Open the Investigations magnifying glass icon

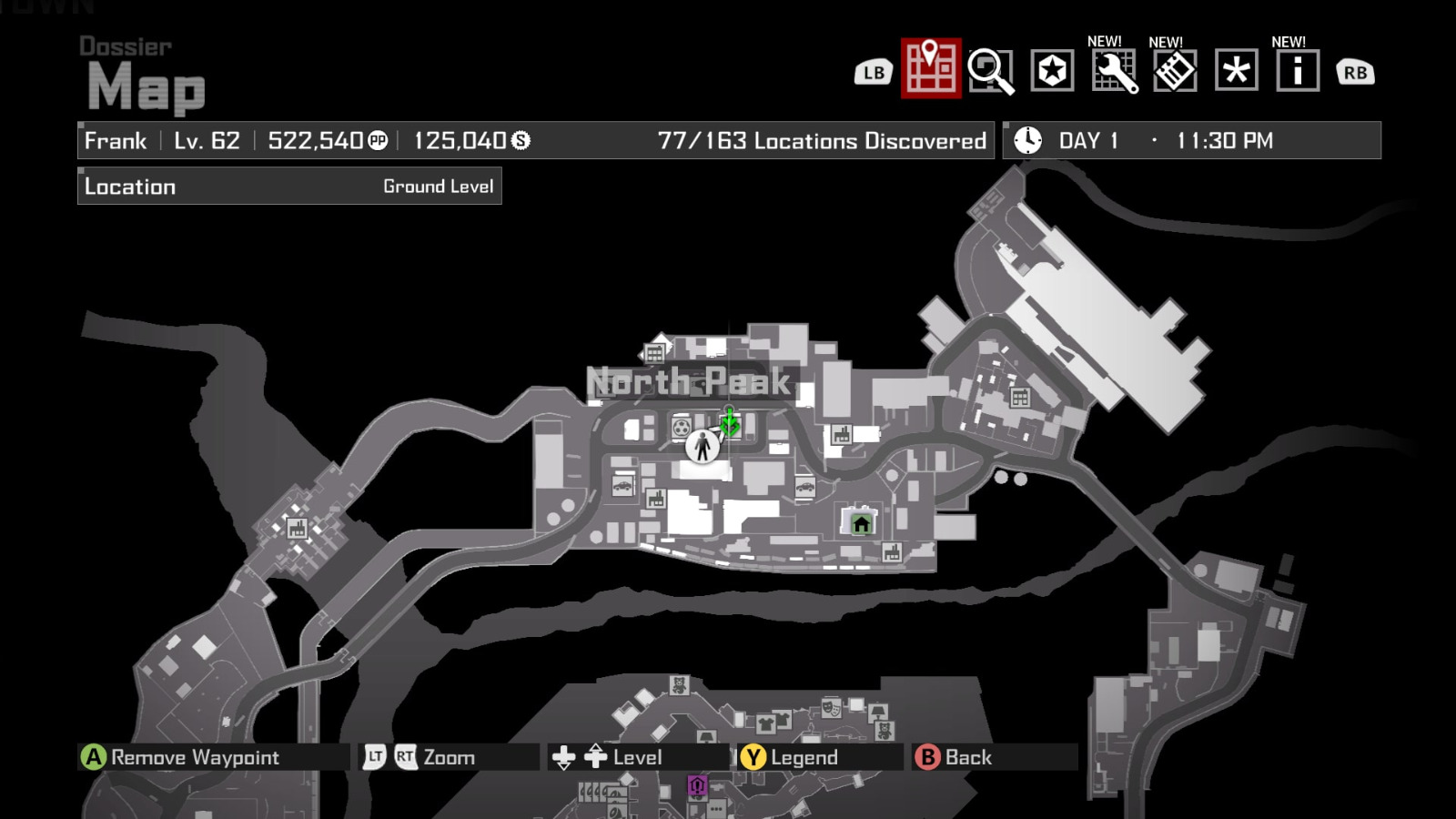pyautogui.click(x=992, y=70)
